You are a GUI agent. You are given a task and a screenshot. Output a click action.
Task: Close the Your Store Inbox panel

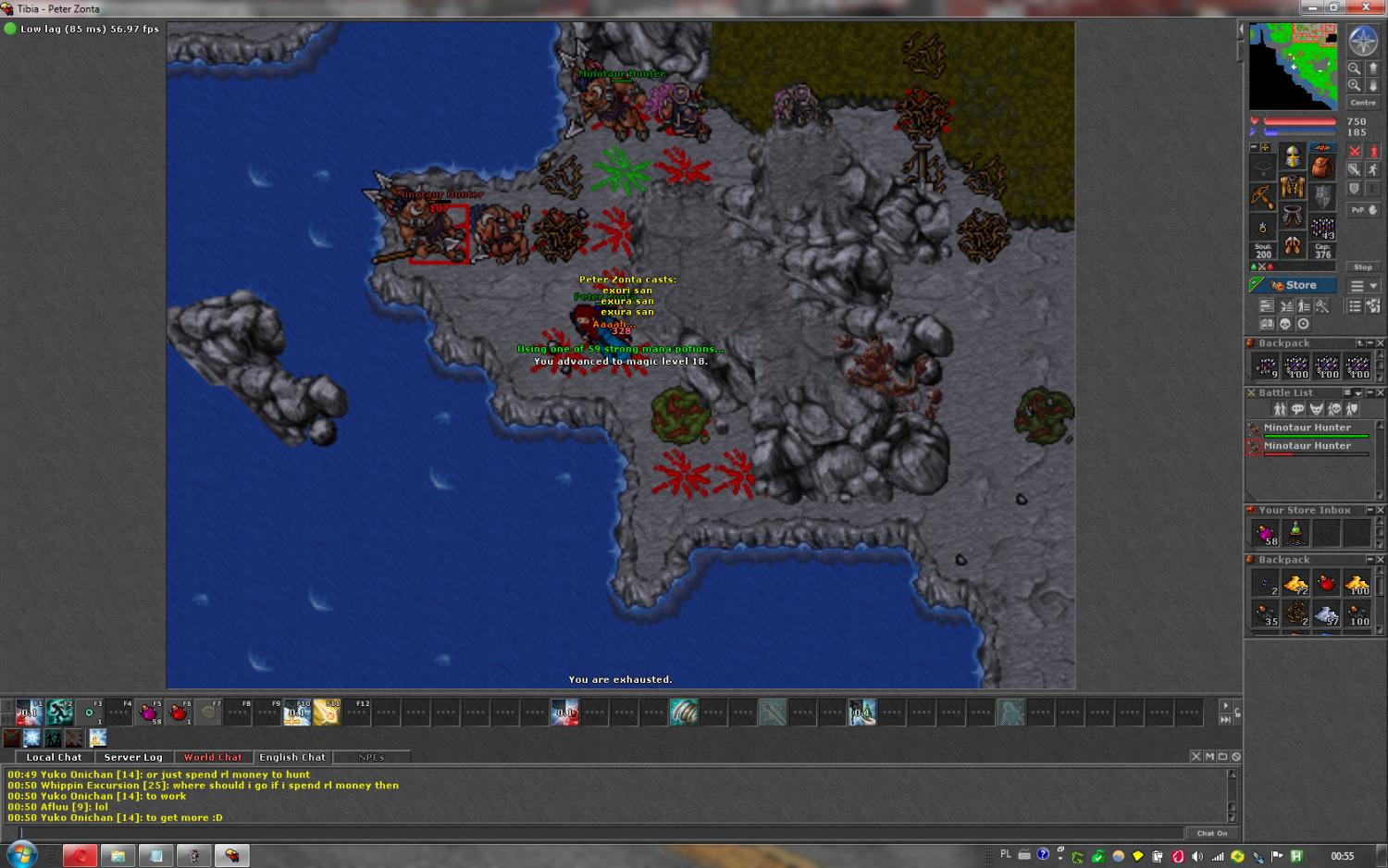[1380, 511]
